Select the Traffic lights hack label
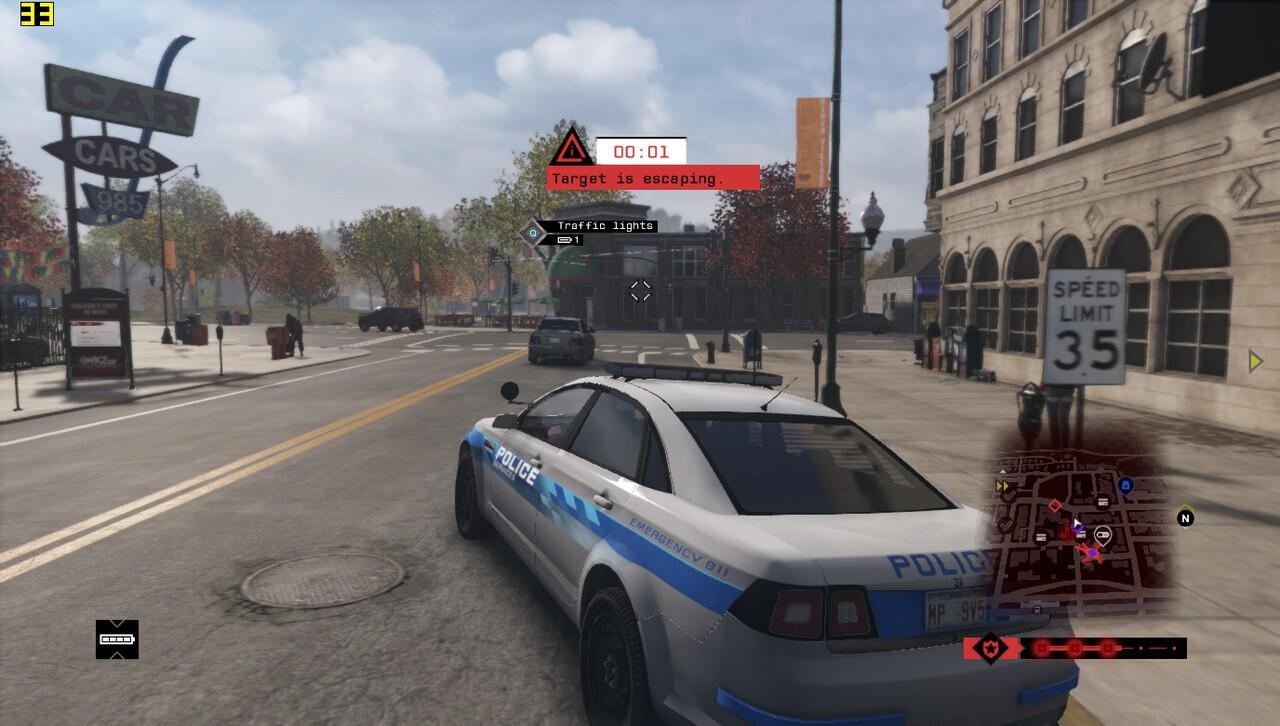The height and width of the screenshot is (726, 1280). point(605,226)
